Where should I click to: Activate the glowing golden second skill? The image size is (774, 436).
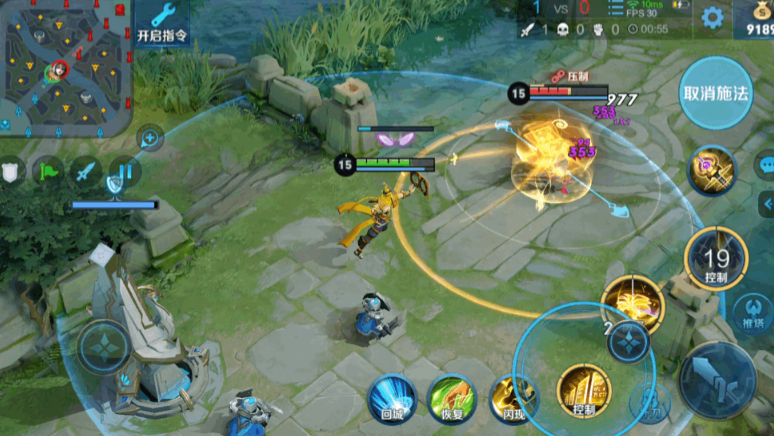click(634, 301)
